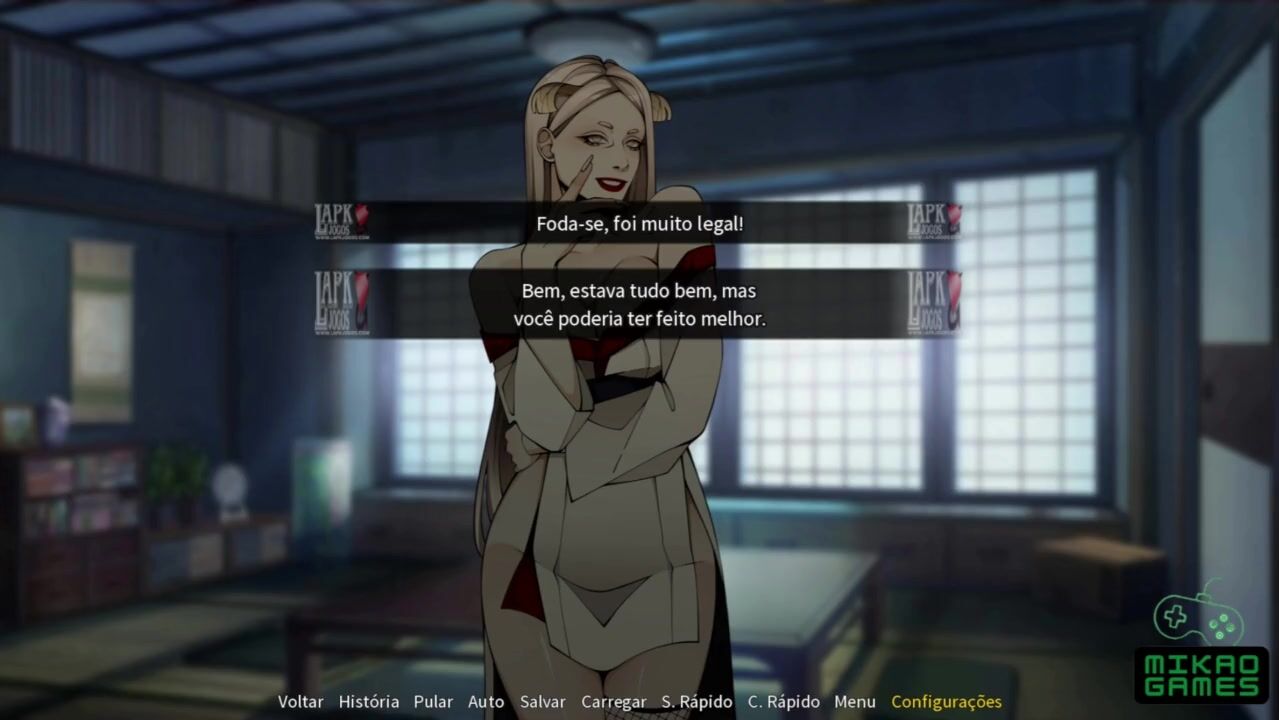Select 'Bem, estava tudo bem, mas' dialogue option
The image size is (1279, 720).
click(x=639, y=305)
